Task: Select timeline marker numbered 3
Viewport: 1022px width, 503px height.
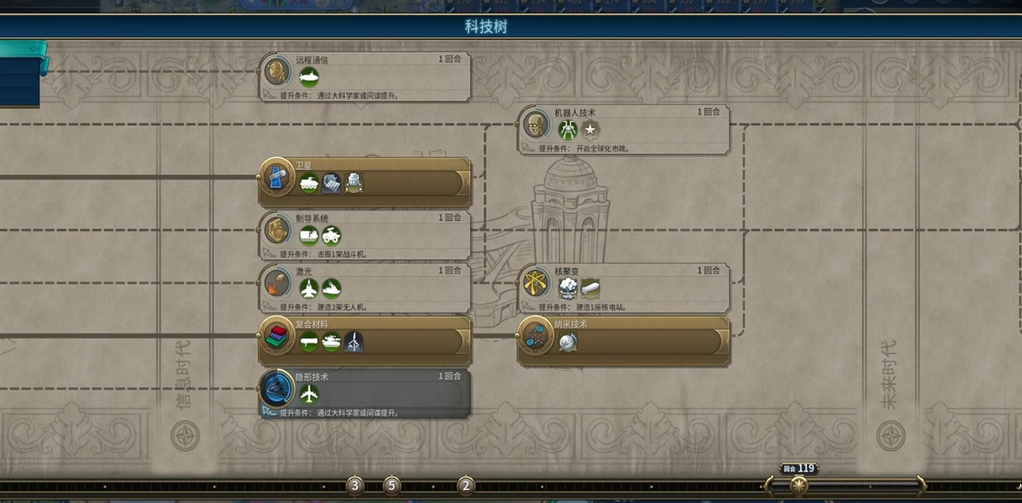Action: (x=355, y=485)
